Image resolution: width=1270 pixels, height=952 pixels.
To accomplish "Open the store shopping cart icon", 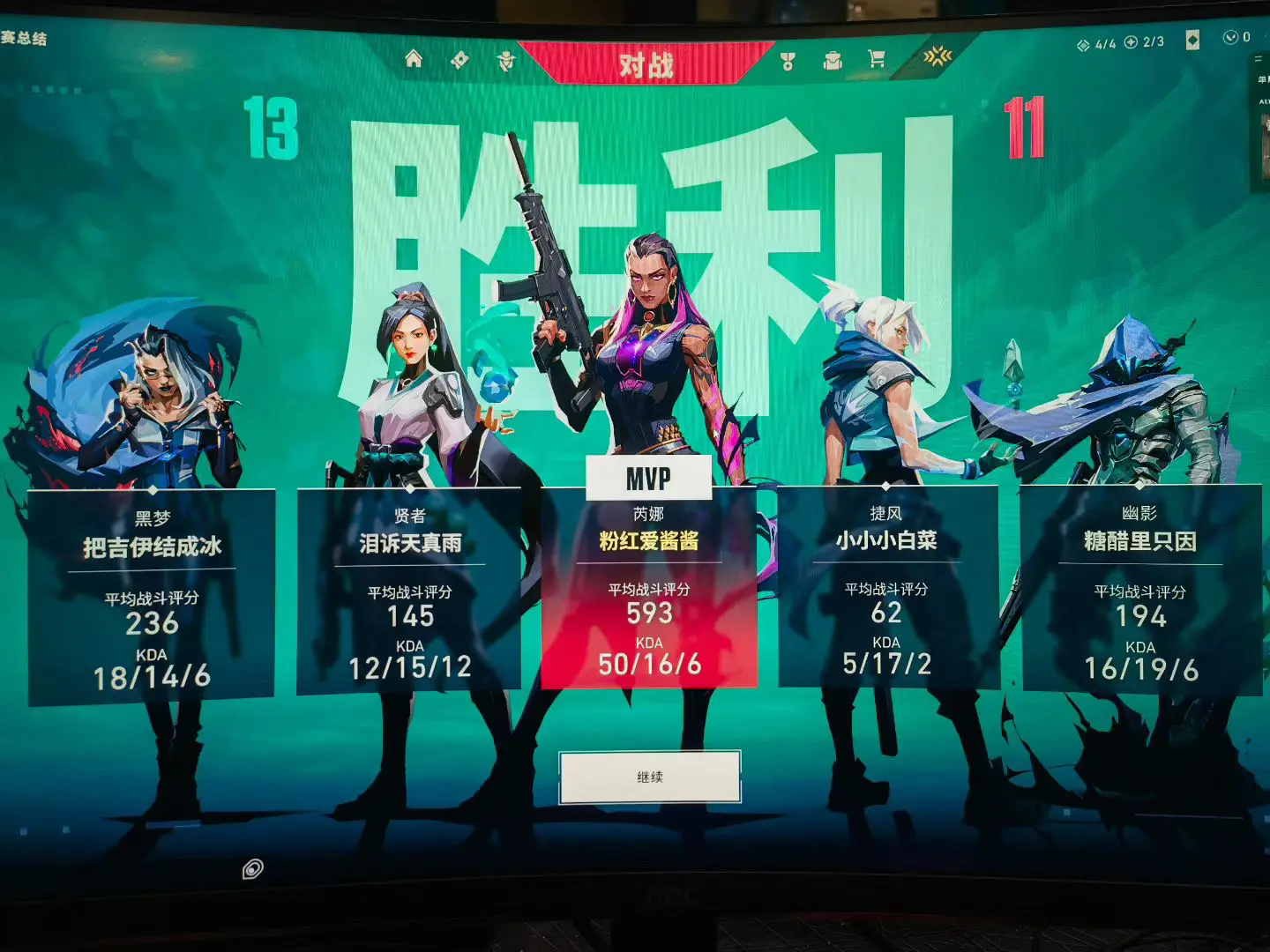I will coord(876,60).
